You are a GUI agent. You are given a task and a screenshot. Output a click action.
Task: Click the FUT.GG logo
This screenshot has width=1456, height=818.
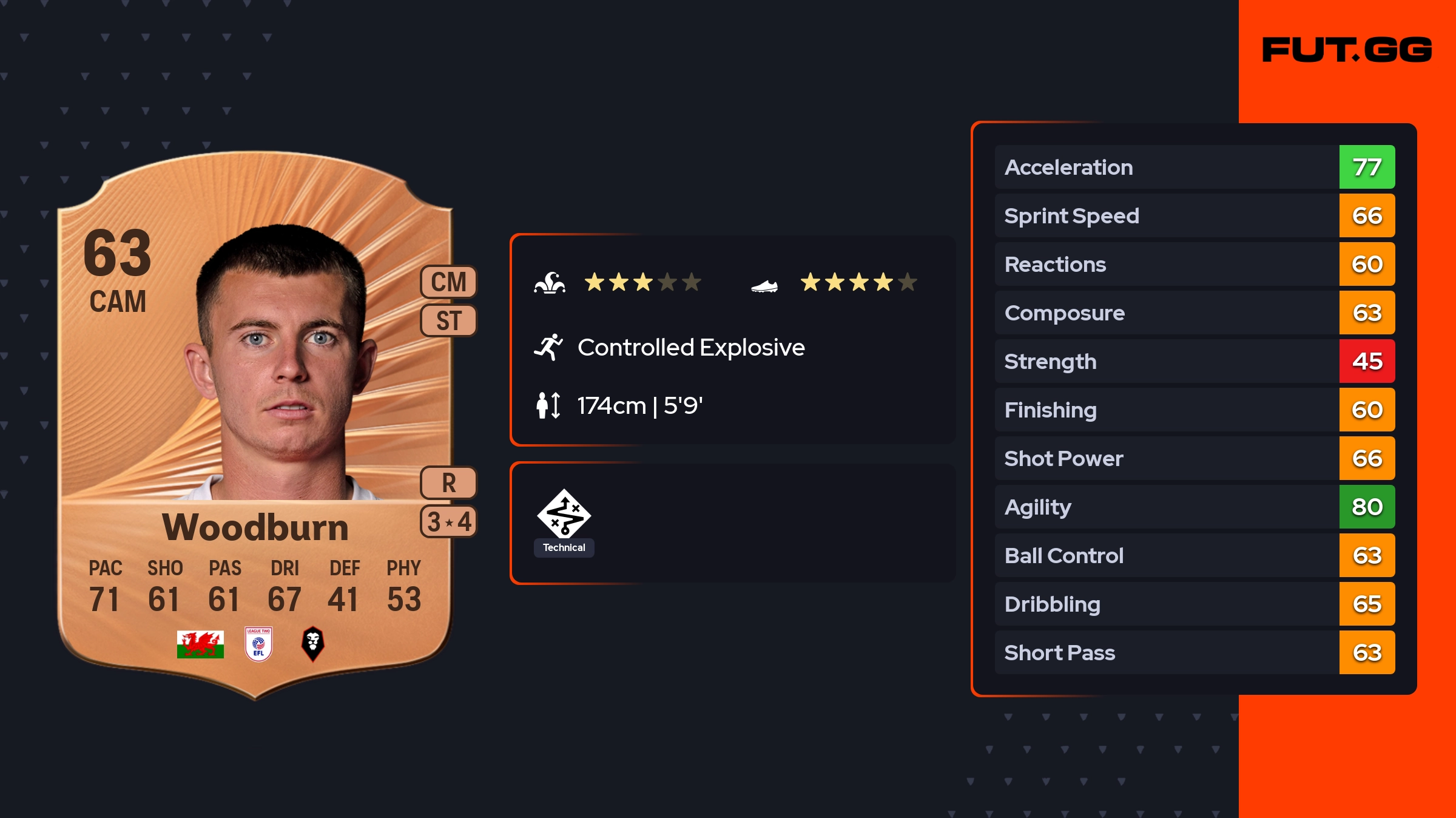tap(1347, 50)
